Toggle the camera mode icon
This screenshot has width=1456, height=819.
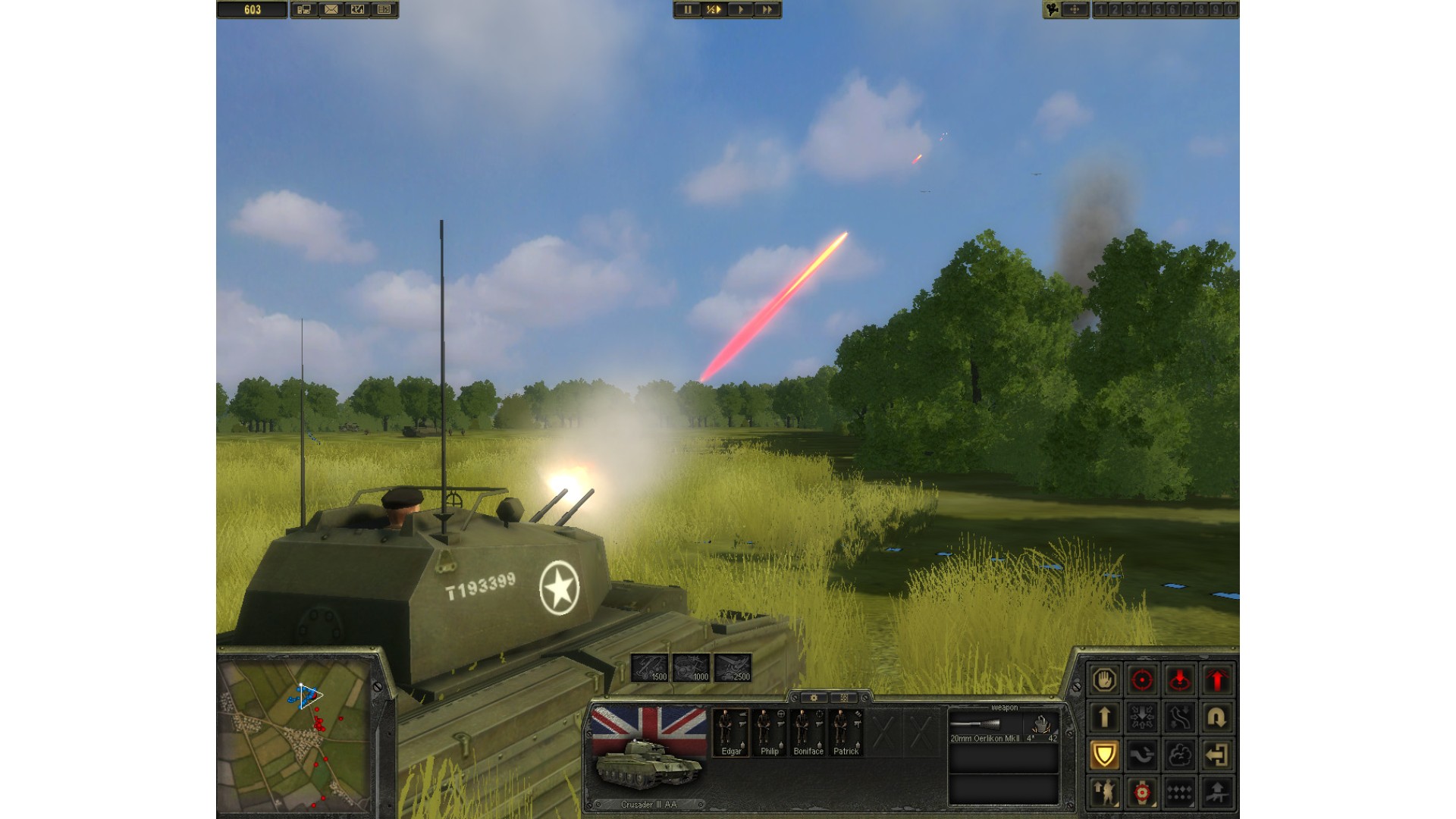1053,10
